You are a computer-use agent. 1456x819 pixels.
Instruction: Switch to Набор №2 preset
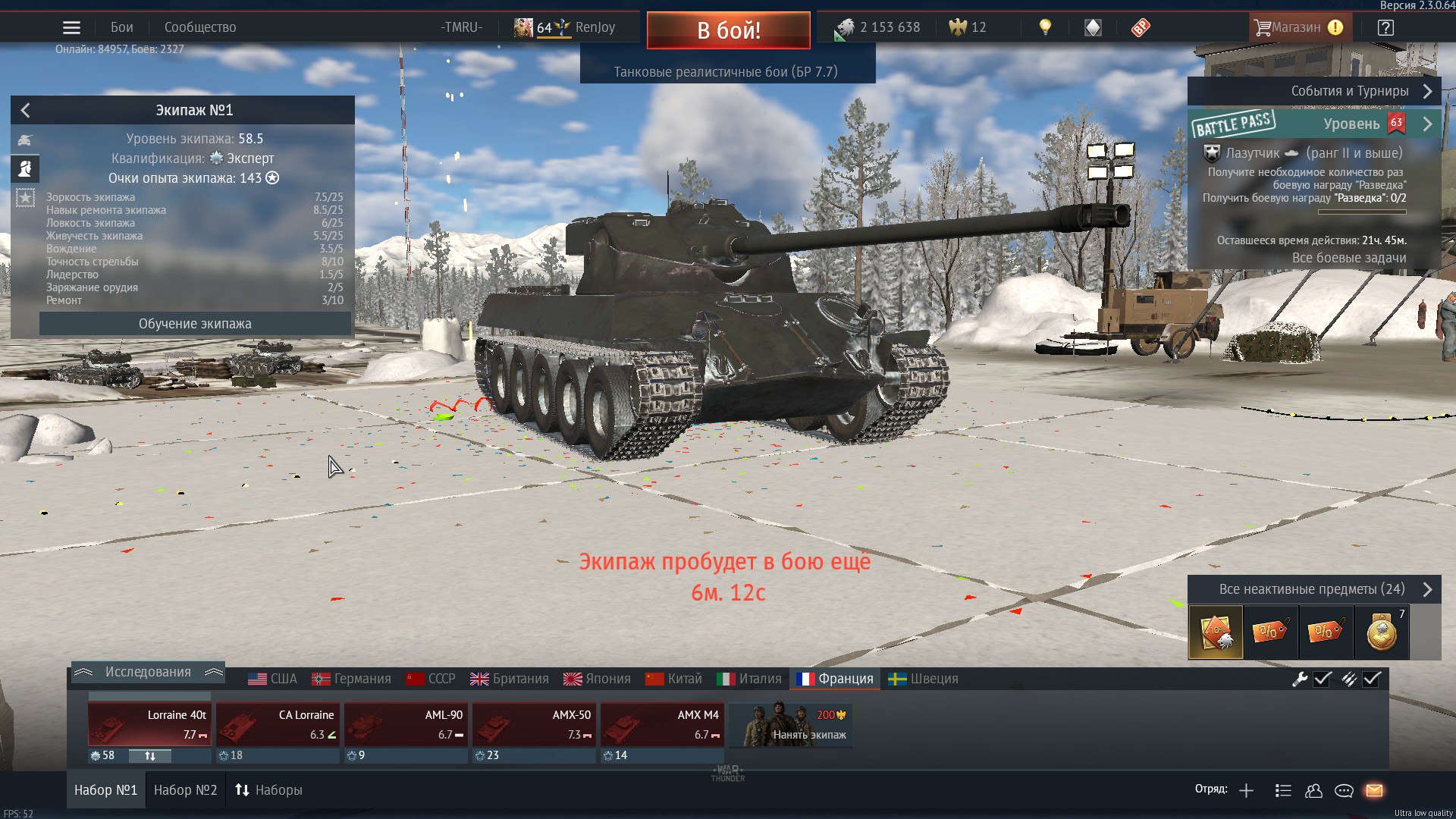185,790
